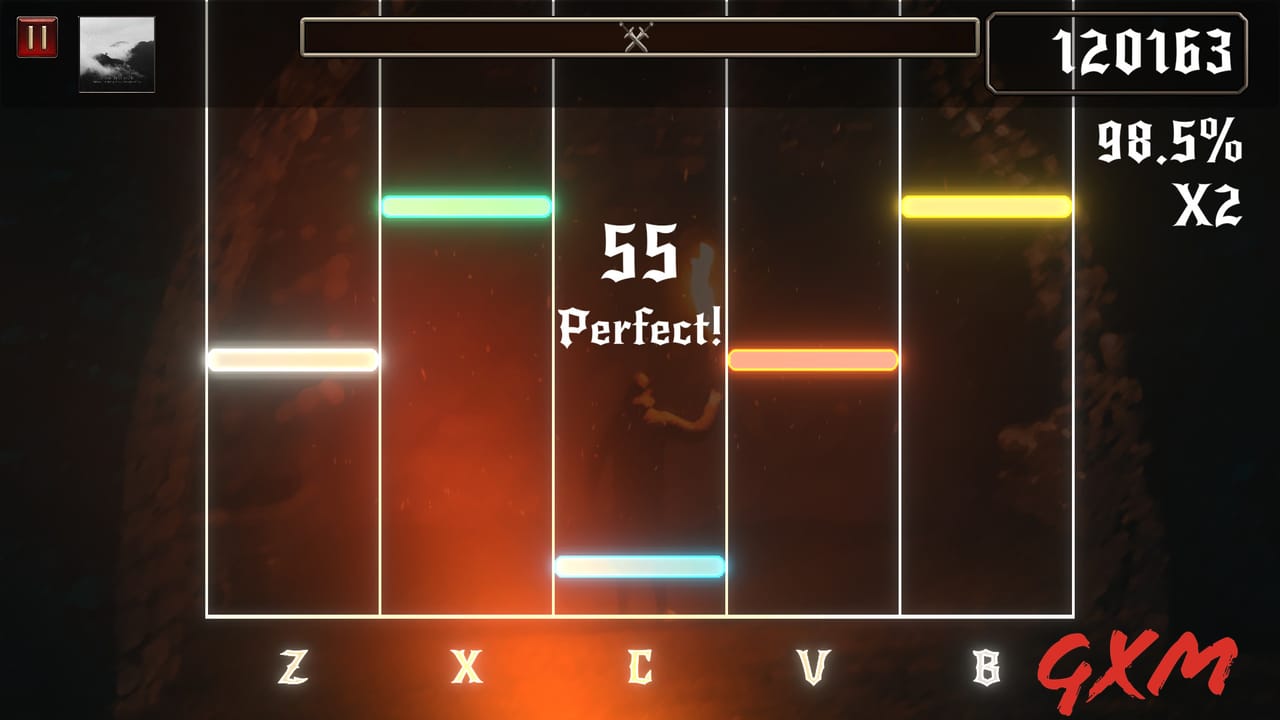Hit the blue note in the C lane
1280x720 pixels.
(639, 566)
